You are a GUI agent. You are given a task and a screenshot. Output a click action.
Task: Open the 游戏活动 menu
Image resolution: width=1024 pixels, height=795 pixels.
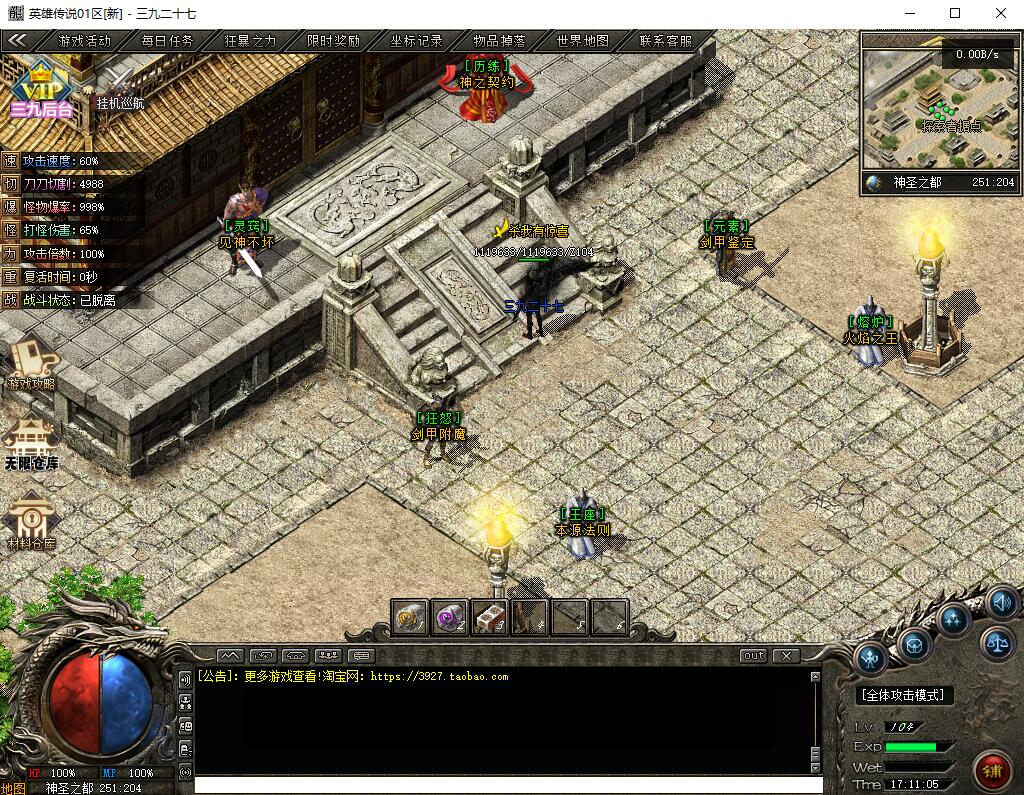coord(85,41)
